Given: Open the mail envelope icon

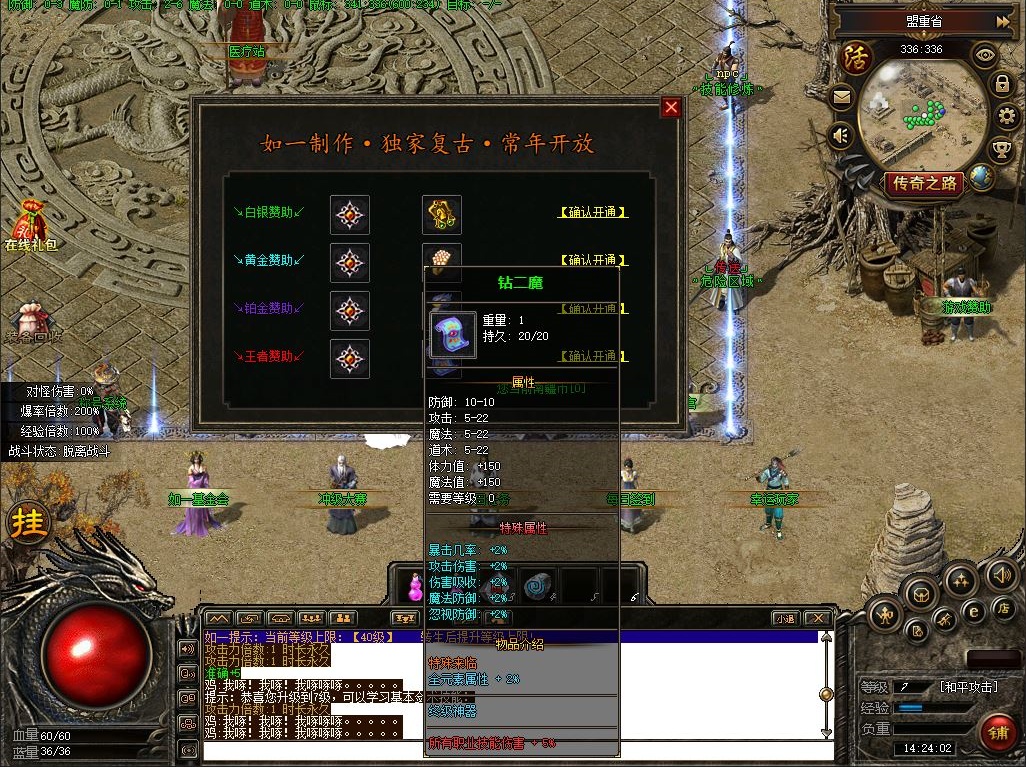Looking at the screenshot, I should 841,98.
